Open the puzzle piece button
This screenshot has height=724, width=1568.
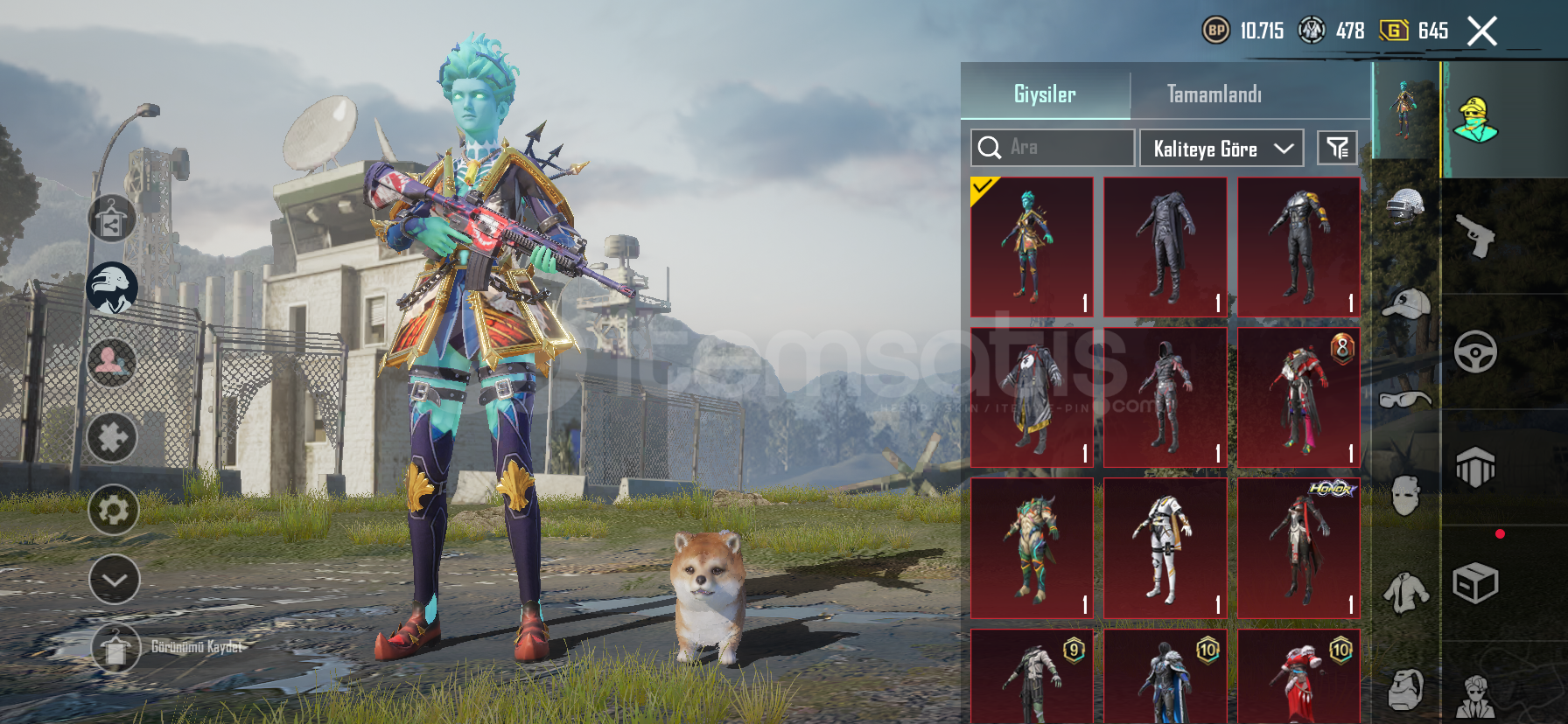pos(112,437)
